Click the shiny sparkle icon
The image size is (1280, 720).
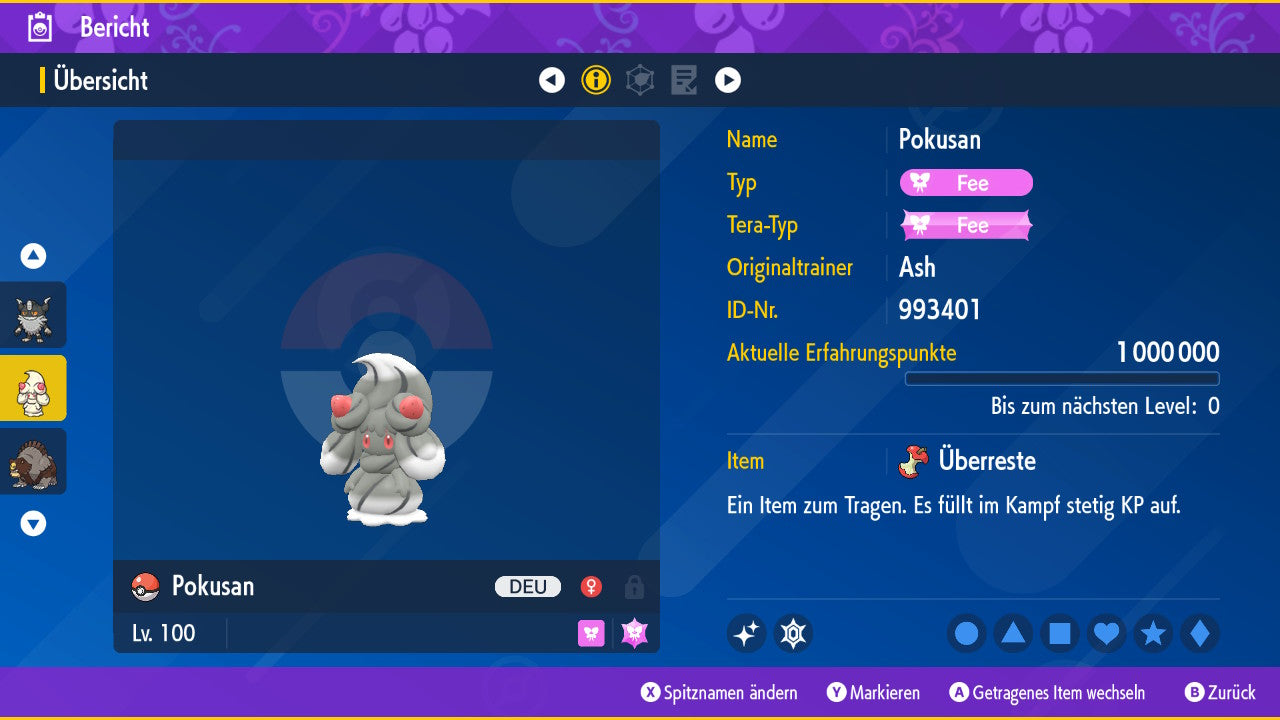(x=746, y=633)
